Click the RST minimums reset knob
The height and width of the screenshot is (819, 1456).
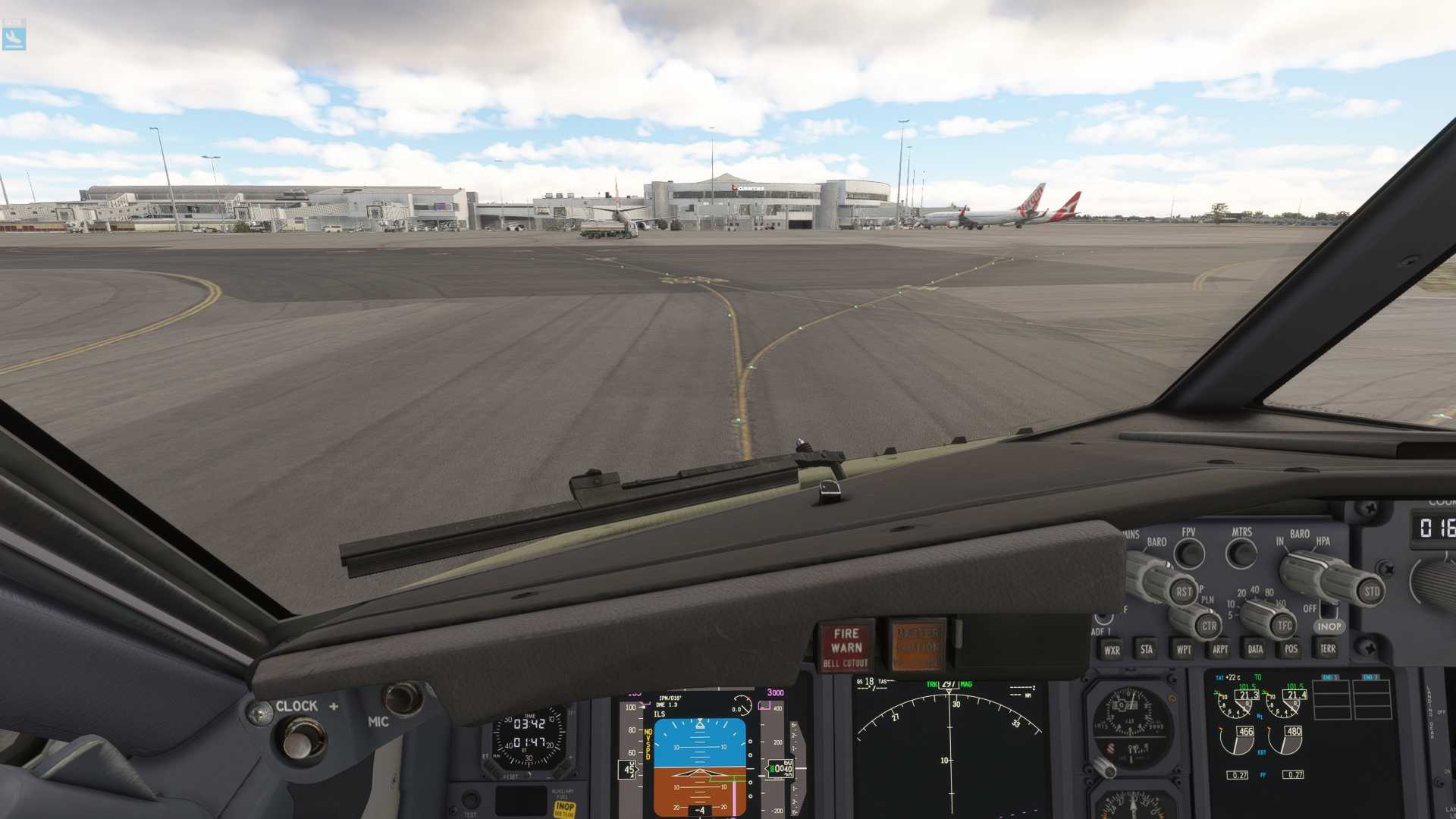point(1182,591)
